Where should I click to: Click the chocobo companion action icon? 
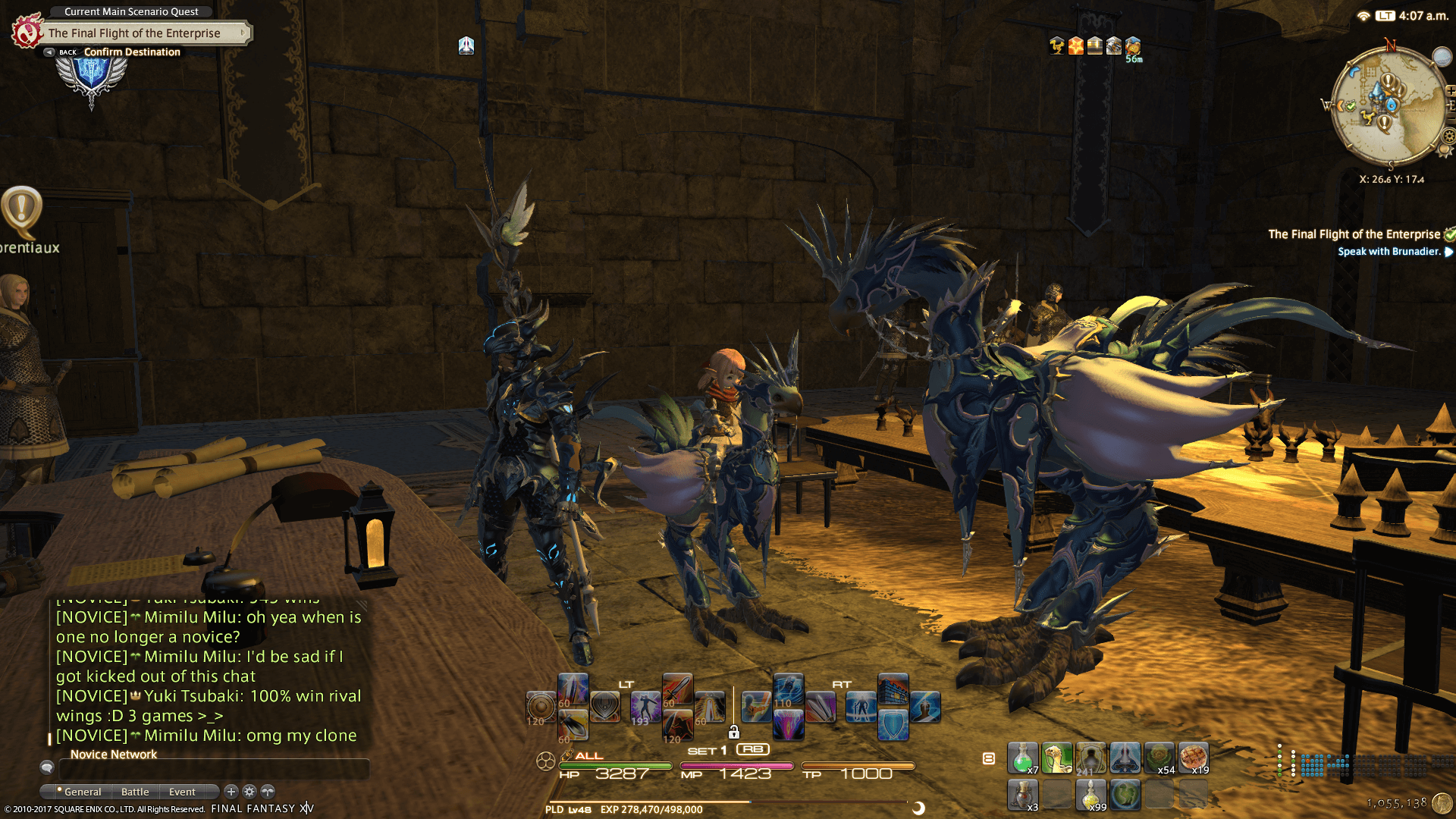[x=1056, y=758]
